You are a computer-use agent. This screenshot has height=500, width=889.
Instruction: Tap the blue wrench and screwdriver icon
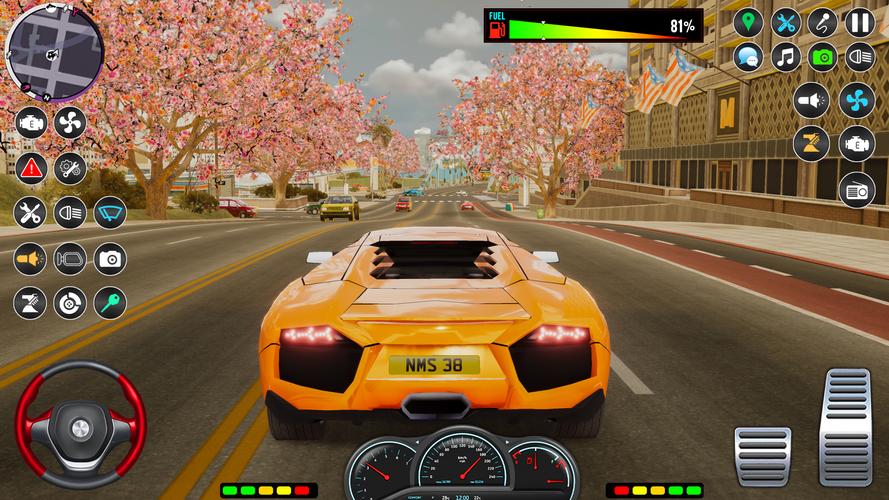pyautogui.click(x=786, y=22)
